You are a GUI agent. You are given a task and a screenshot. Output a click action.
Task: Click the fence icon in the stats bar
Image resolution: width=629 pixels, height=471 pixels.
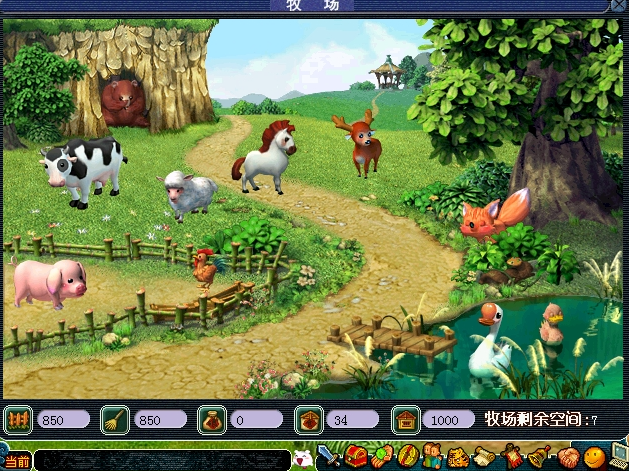click(x=18, y=419)
